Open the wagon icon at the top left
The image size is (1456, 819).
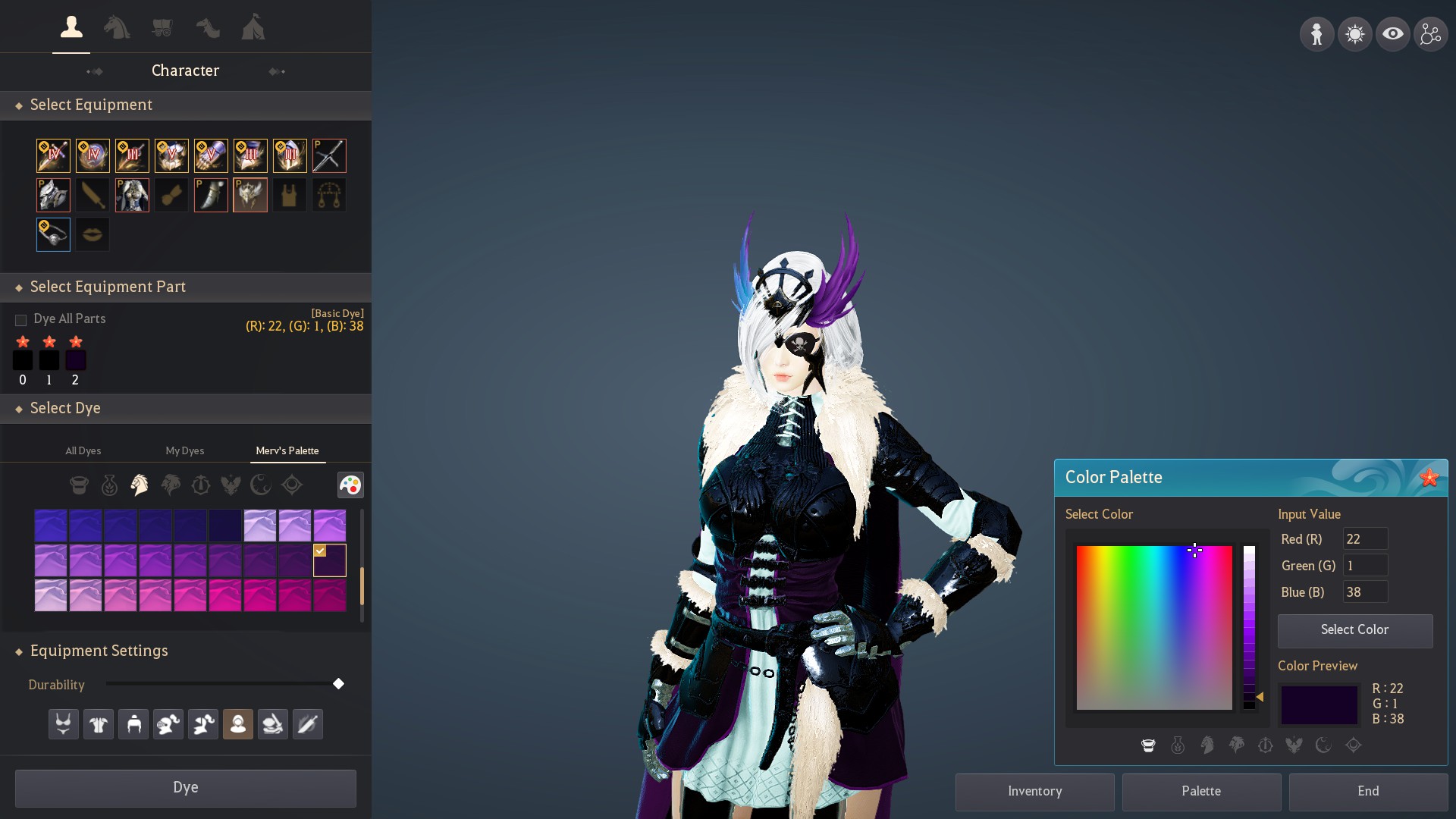pos(162,28)
